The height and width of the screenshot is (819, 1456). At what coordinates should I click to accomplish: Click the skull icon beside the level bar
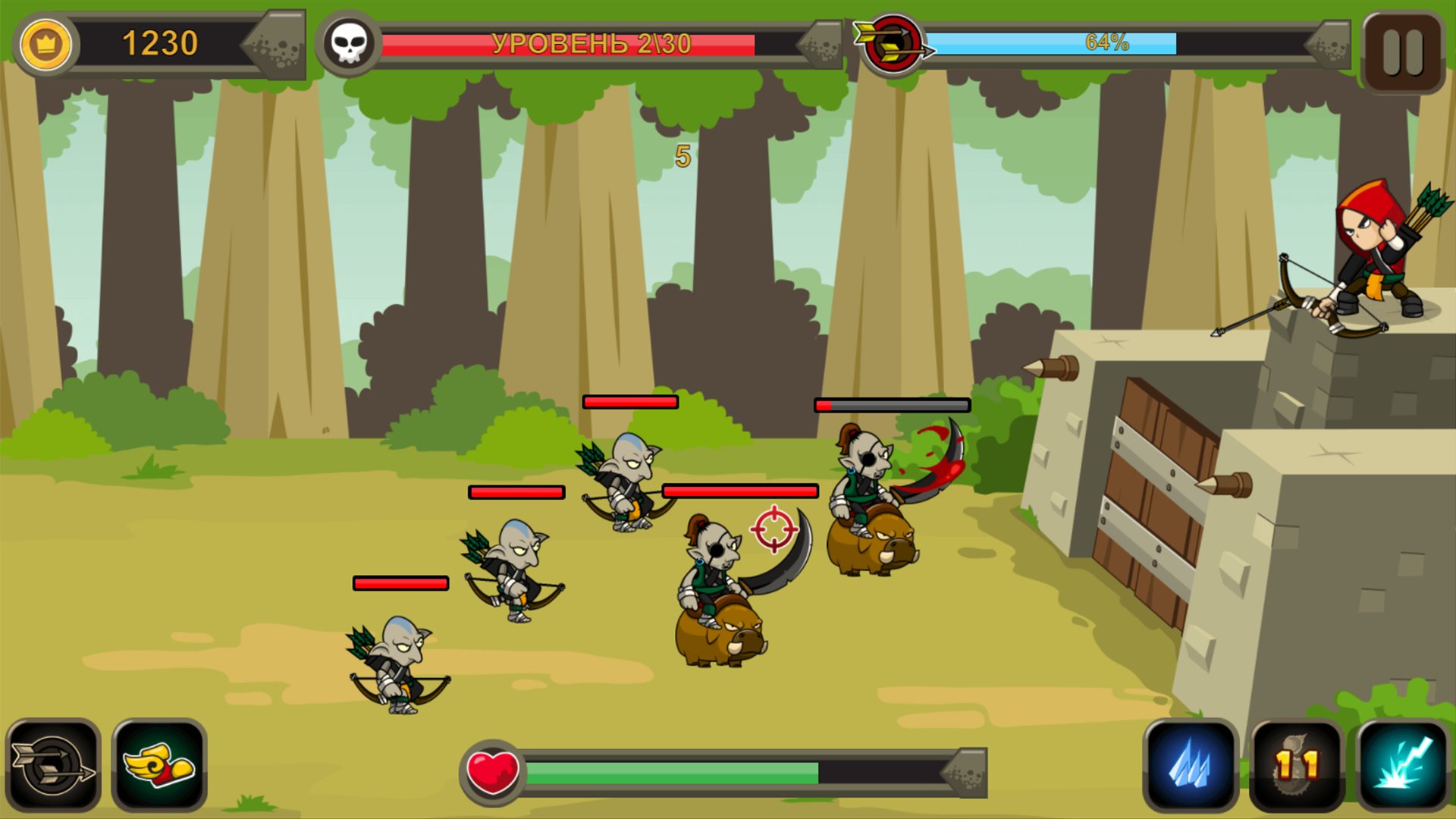click(x=348, y=44)
